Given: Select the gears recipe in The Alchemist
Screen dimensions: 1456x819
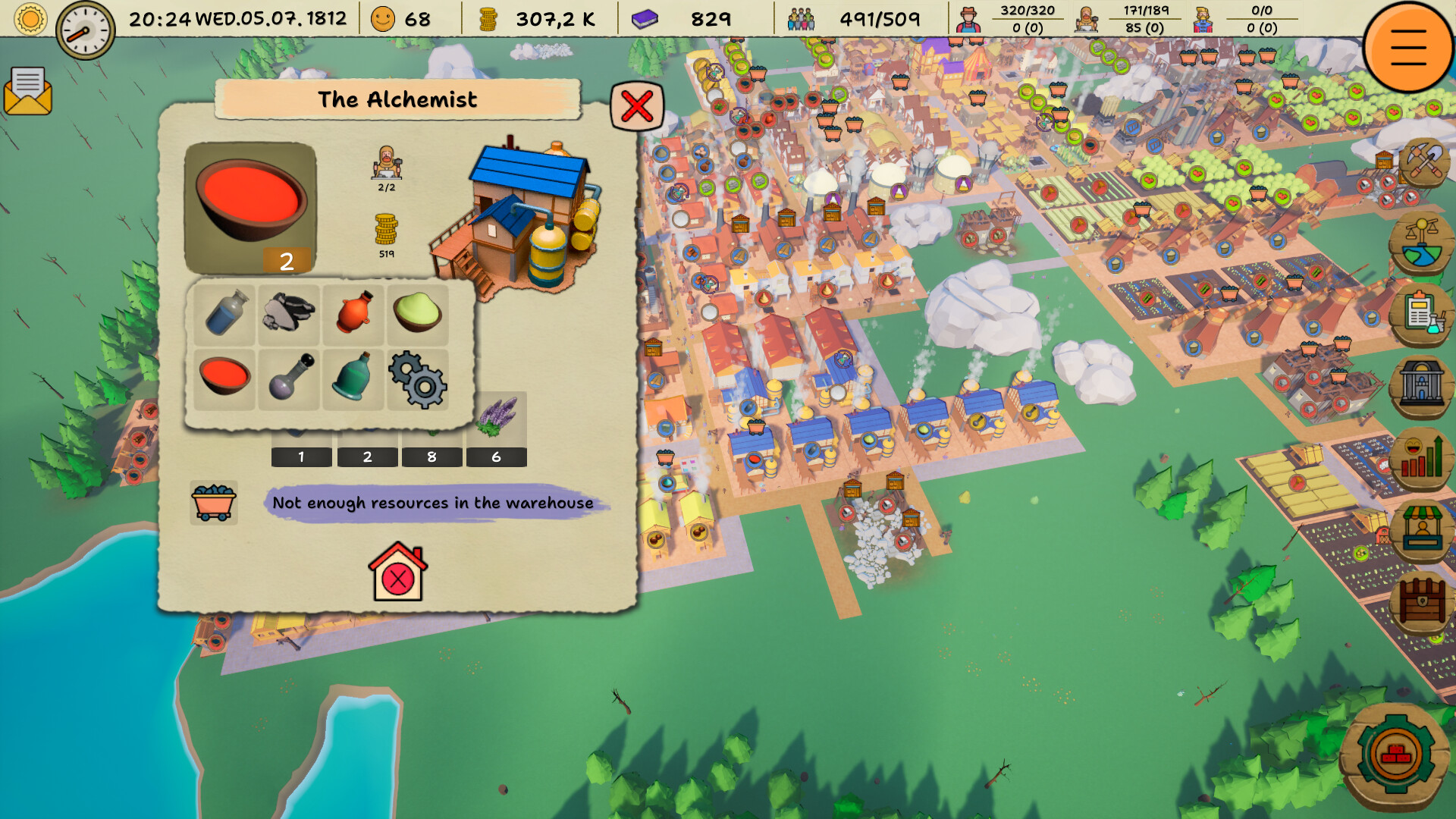Looking at the screenshot, I should pos(418,381).
